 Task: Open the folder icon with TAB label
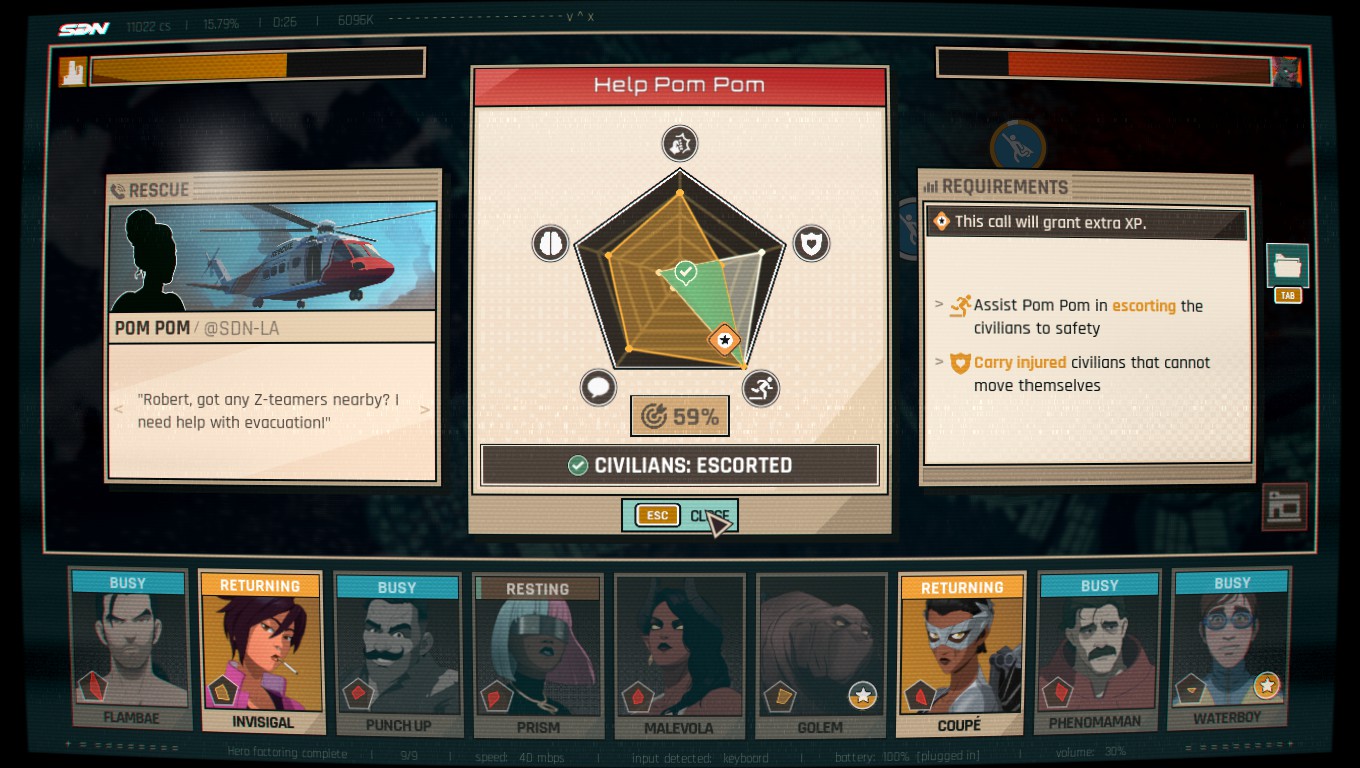[x=1287, y=267]
